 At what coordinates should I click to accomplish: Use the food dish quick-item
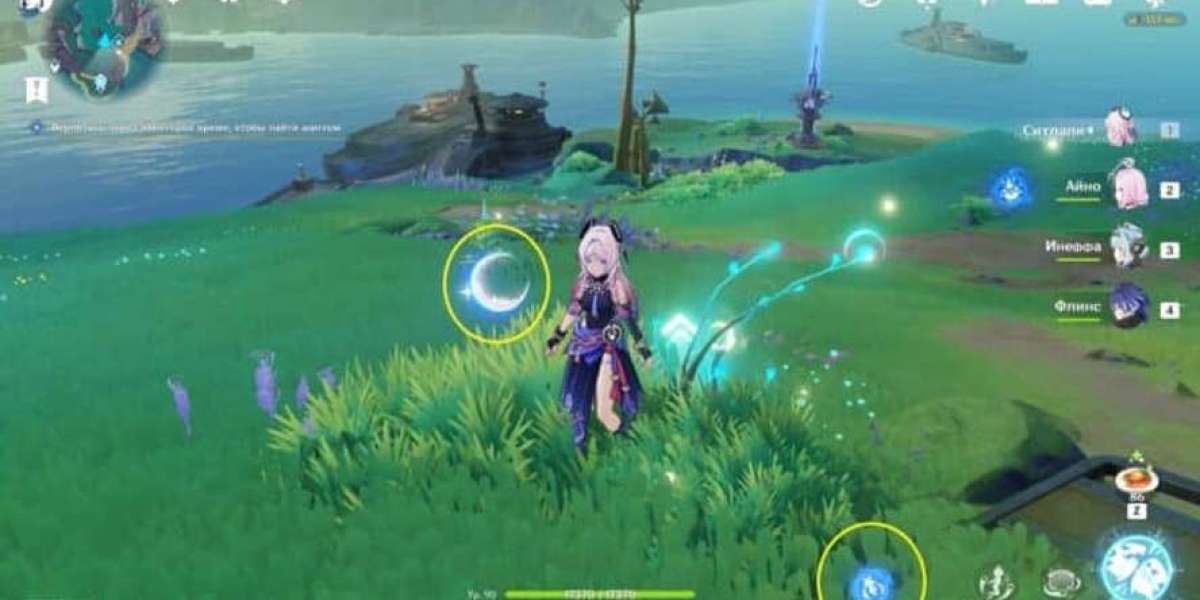pos(1136,481)
